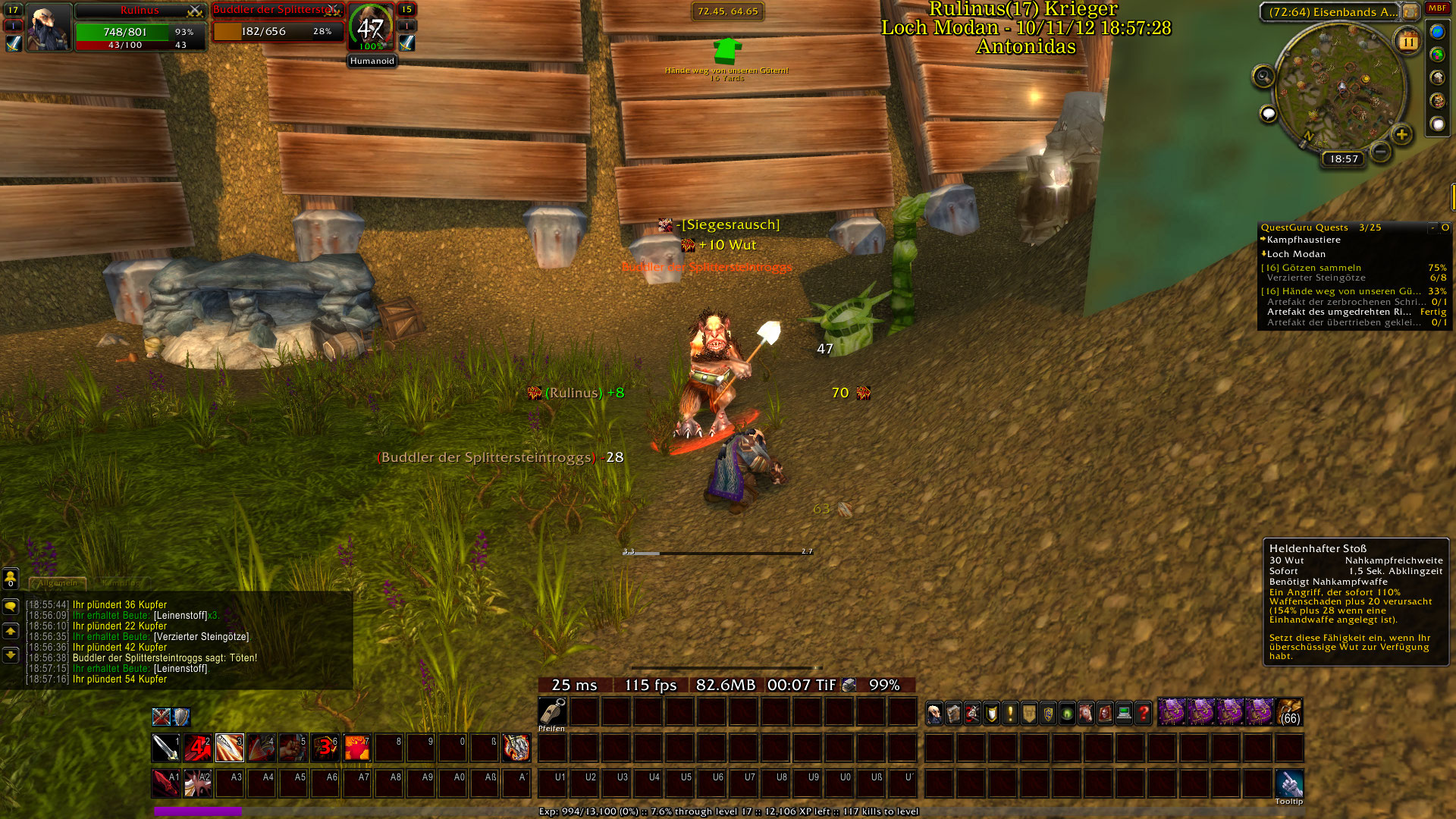1456x819 pixels.
Task: Use the orange flame ability in slot 7
Action: click(356, 748)
